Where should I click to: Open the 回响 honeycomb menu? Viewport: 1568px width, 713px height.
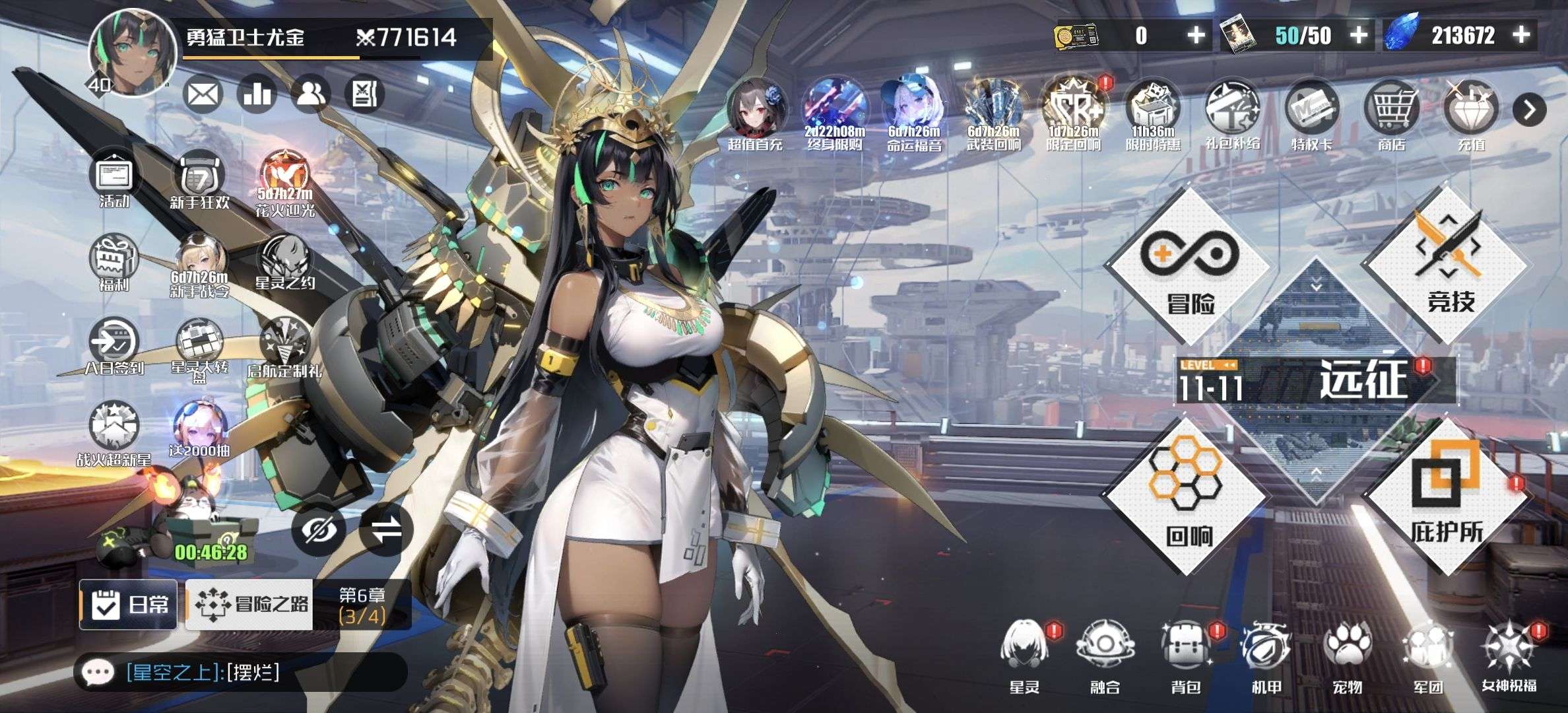pyautogui.click(x=1187, y=496)
